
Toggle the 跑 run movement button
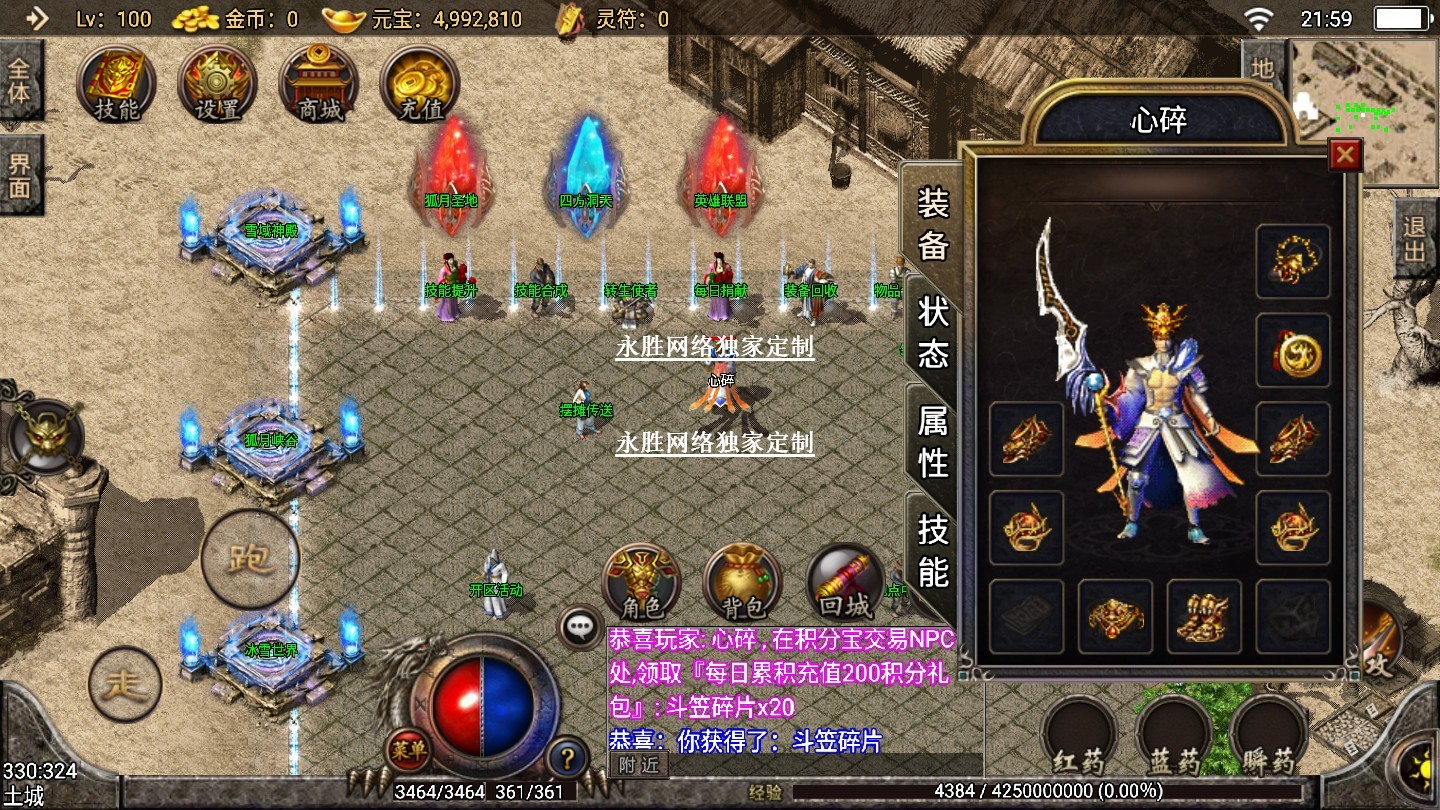(x=249, y=559)
